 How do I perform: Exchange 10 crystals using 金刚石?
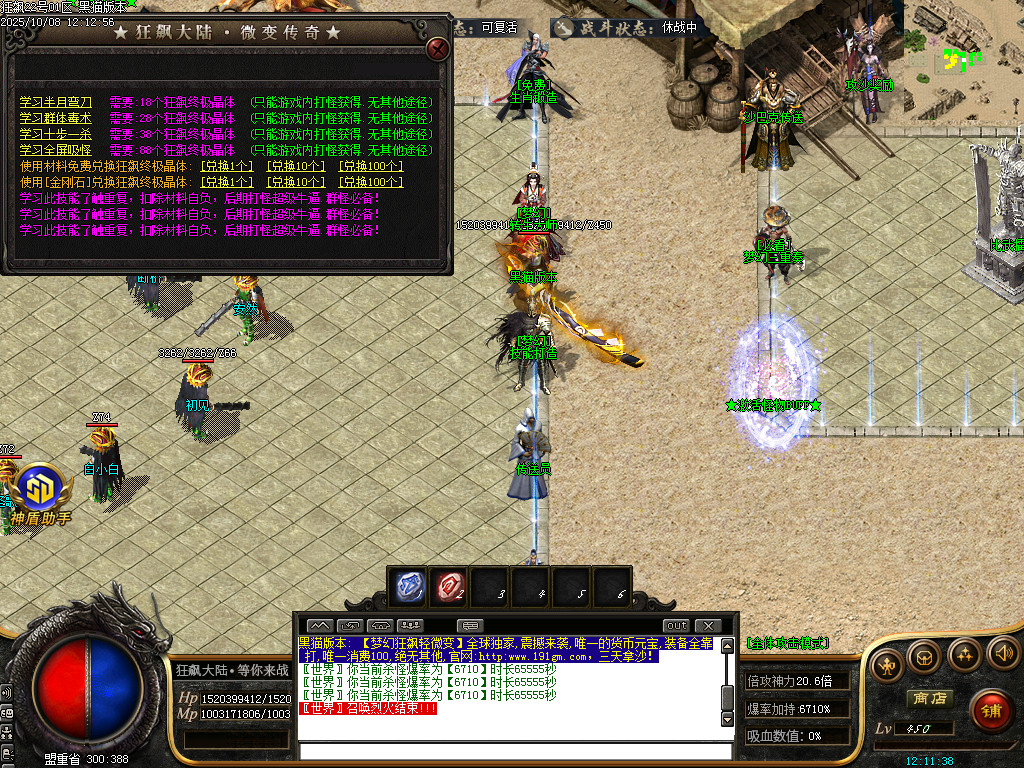295,182
